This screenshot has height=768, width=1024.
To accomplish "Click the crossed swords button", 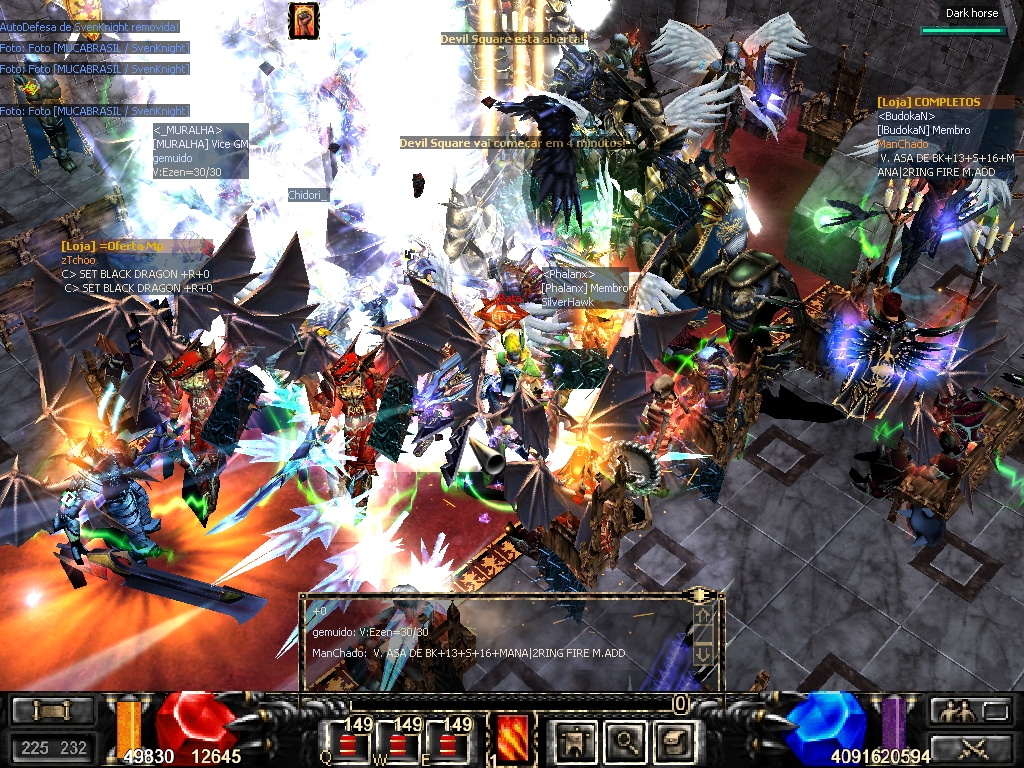I will tap(969, 746).
